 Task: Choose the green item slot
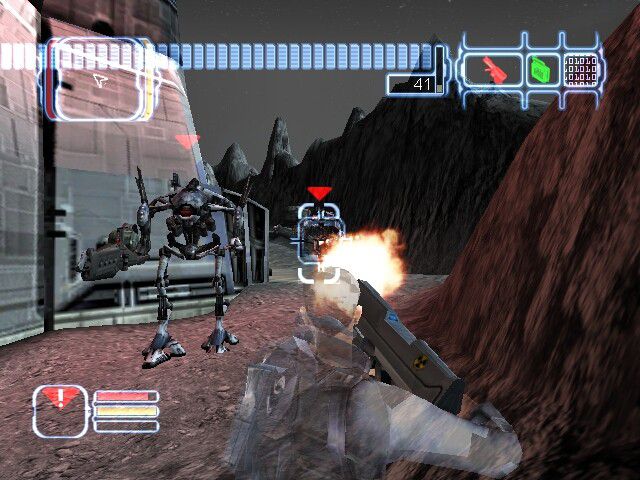(x=540, y=69)
